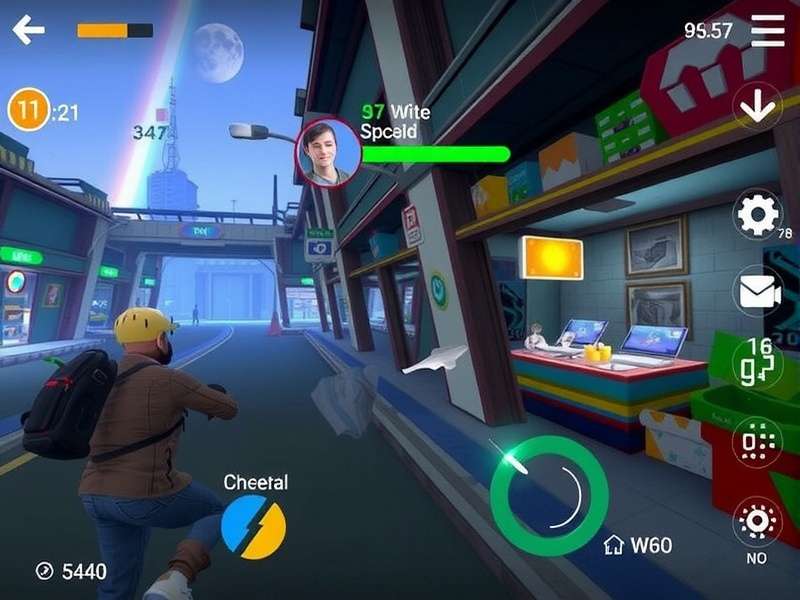Tap the orange circle badge showing 11
The width and height of the screenshot is (800, 600).
28,110
